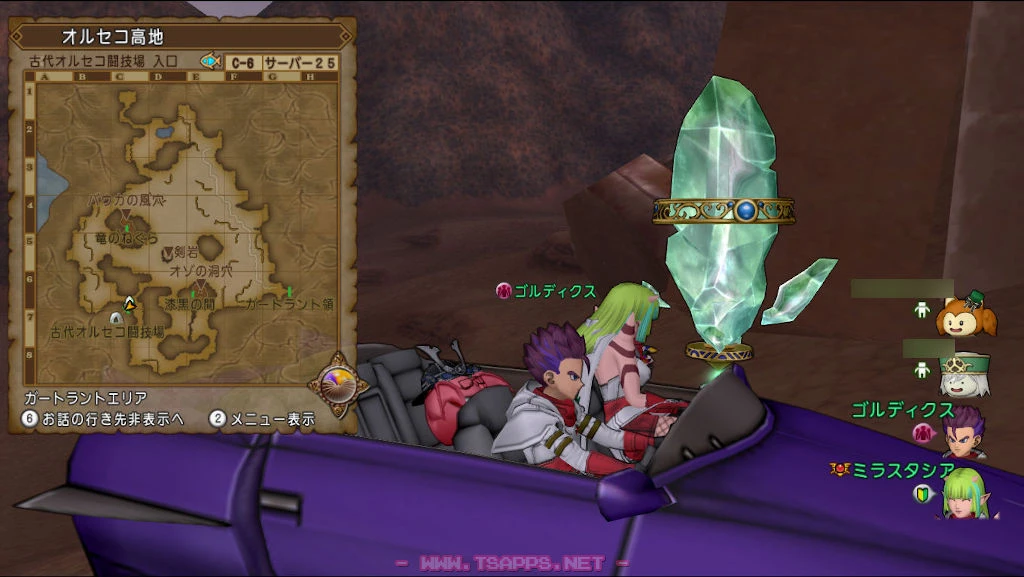Click the day-night compass orb on the map
Viewport: 1024px width, 577px height.
pos(334,379)
